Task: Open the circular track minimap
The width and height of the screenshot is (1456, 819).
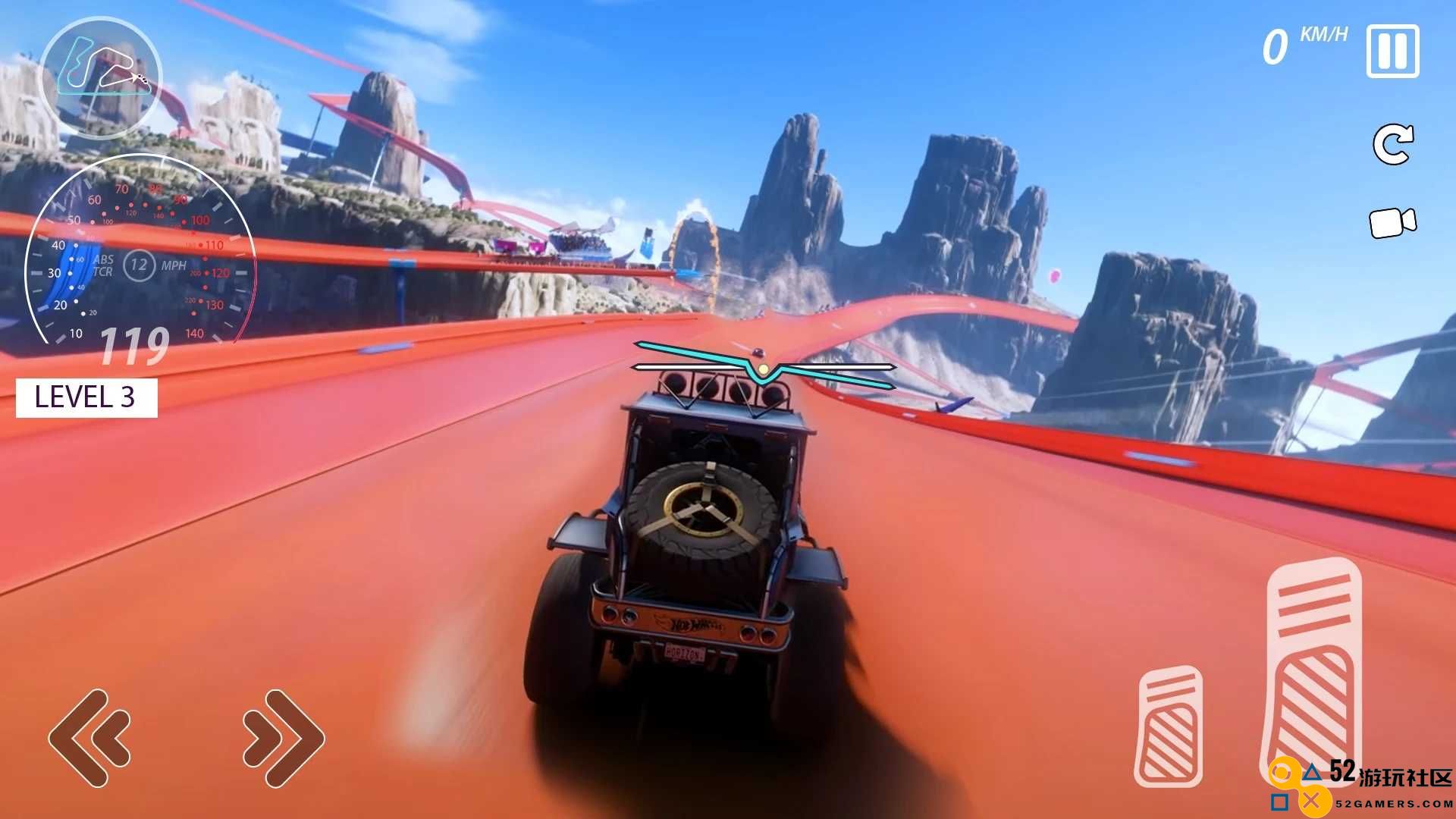Action: tap(101, 77)
